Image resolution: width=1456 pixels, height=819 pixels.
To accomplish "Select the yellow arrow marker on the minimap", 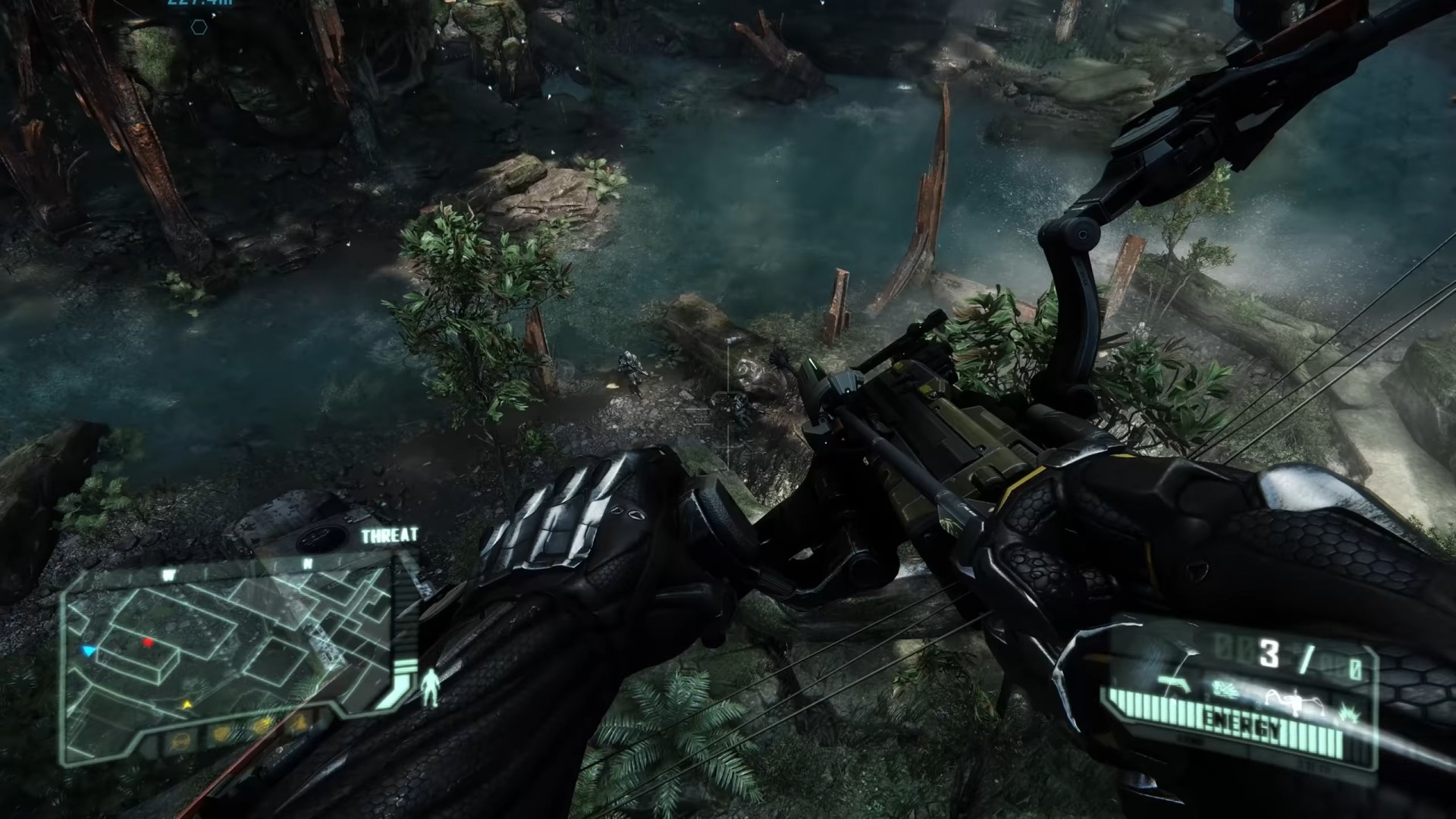I will tap(187, 704).
